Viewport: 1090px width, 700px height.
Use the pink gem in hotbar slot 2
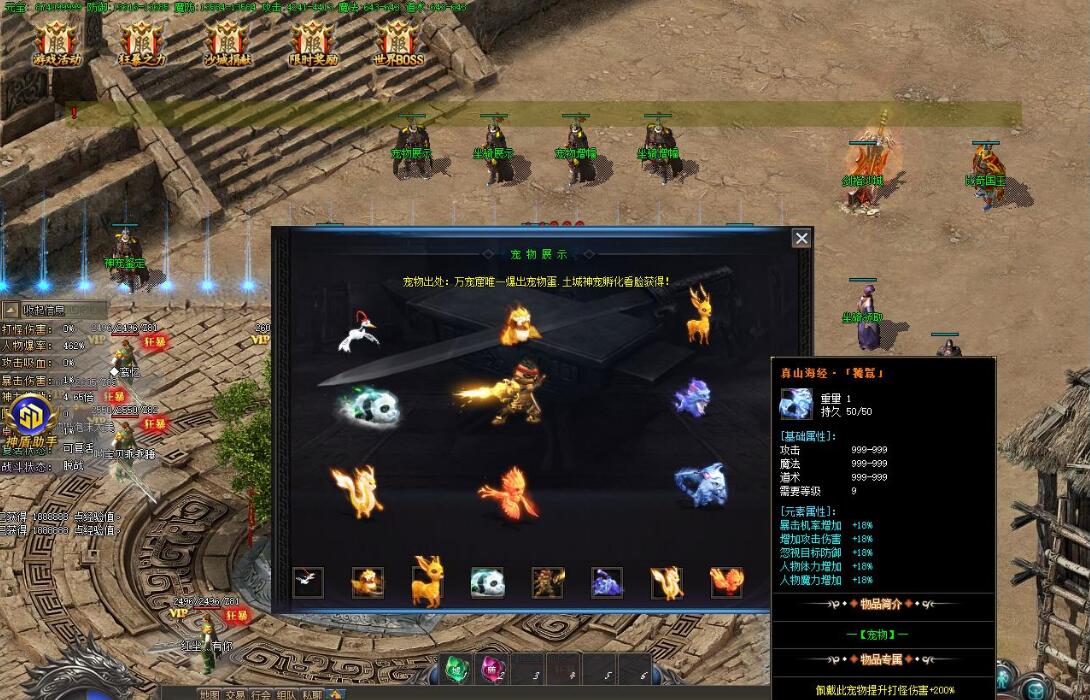click(x=494, y=668)
